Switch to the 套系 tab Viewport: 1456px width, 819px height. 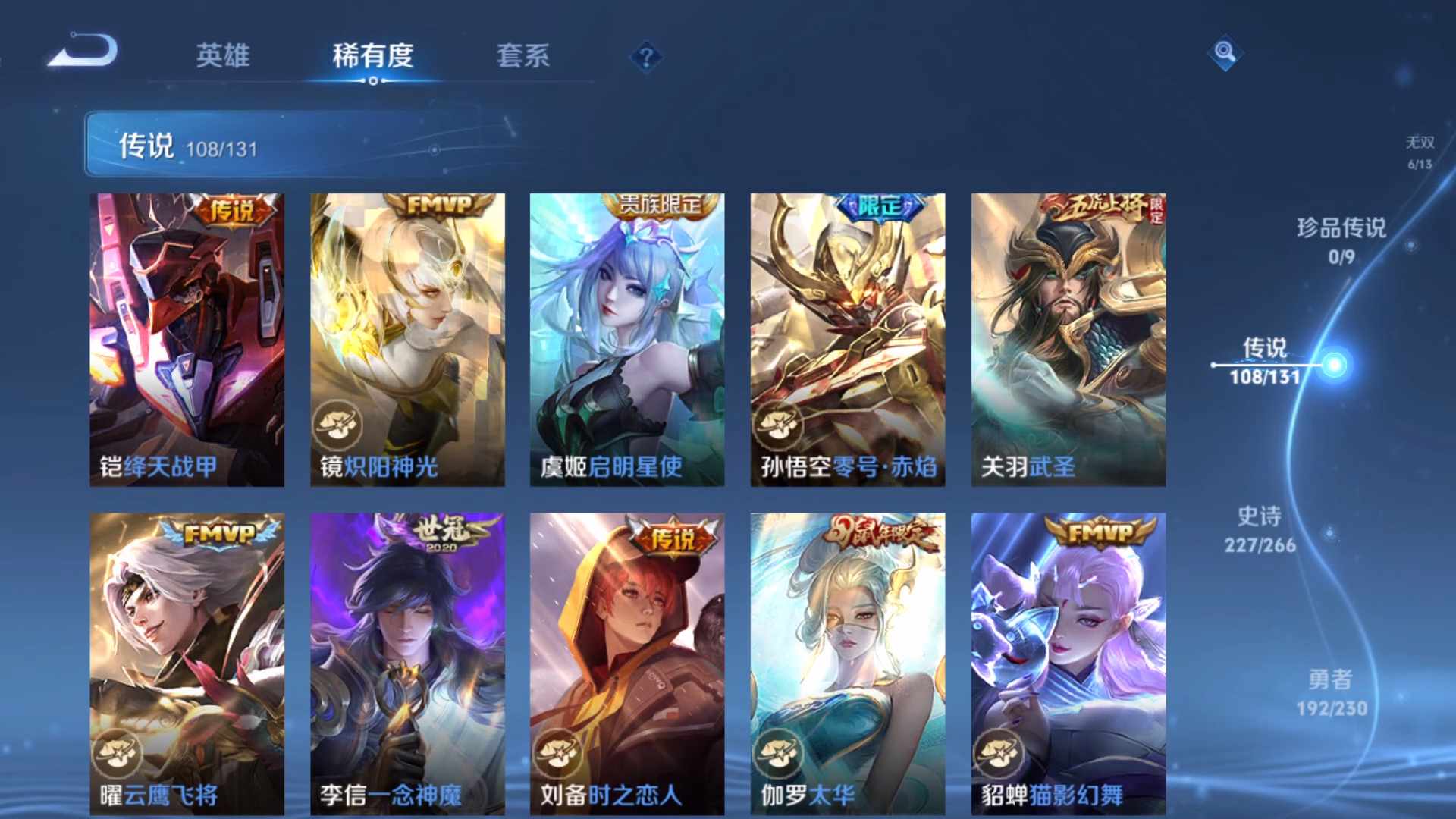click(525, 55)
